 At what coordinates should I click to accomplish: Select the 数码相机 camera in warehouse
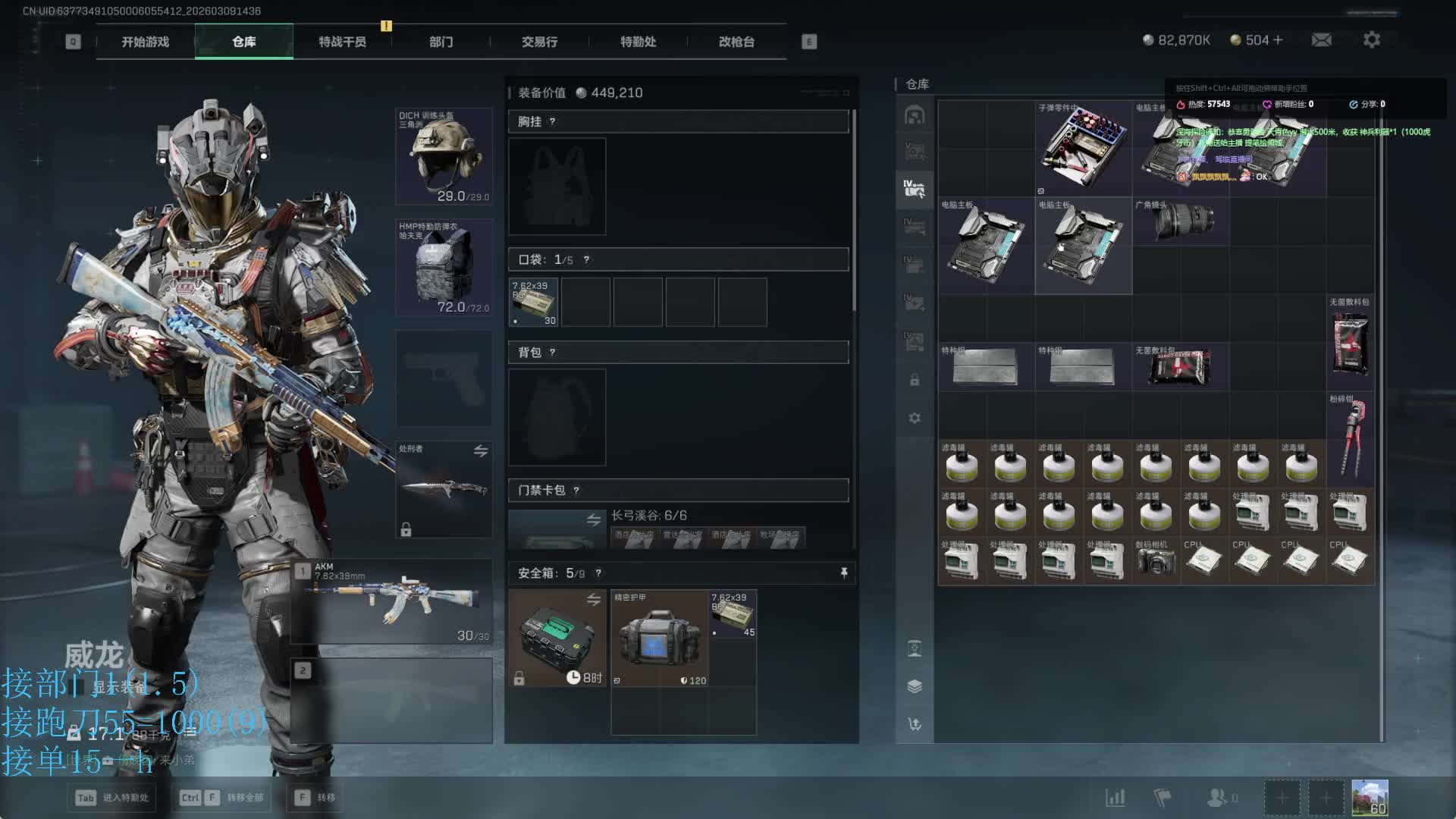[x=1156, y=561]
